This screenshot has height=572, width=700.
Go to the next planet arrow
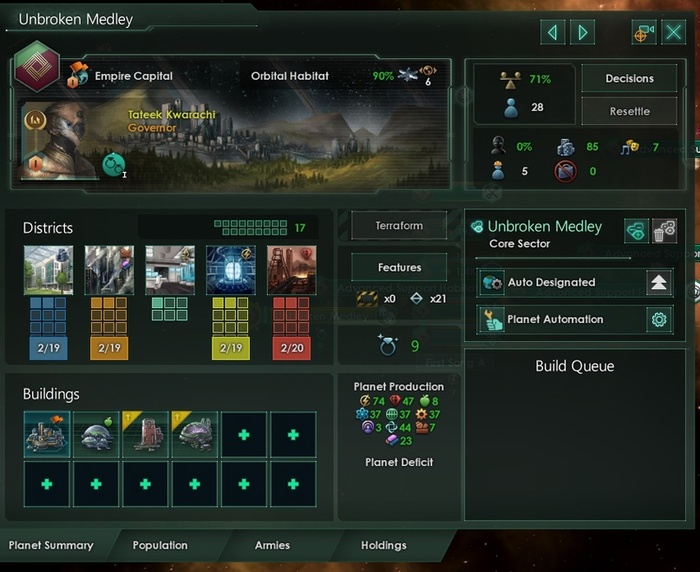(x=581, y=32)
